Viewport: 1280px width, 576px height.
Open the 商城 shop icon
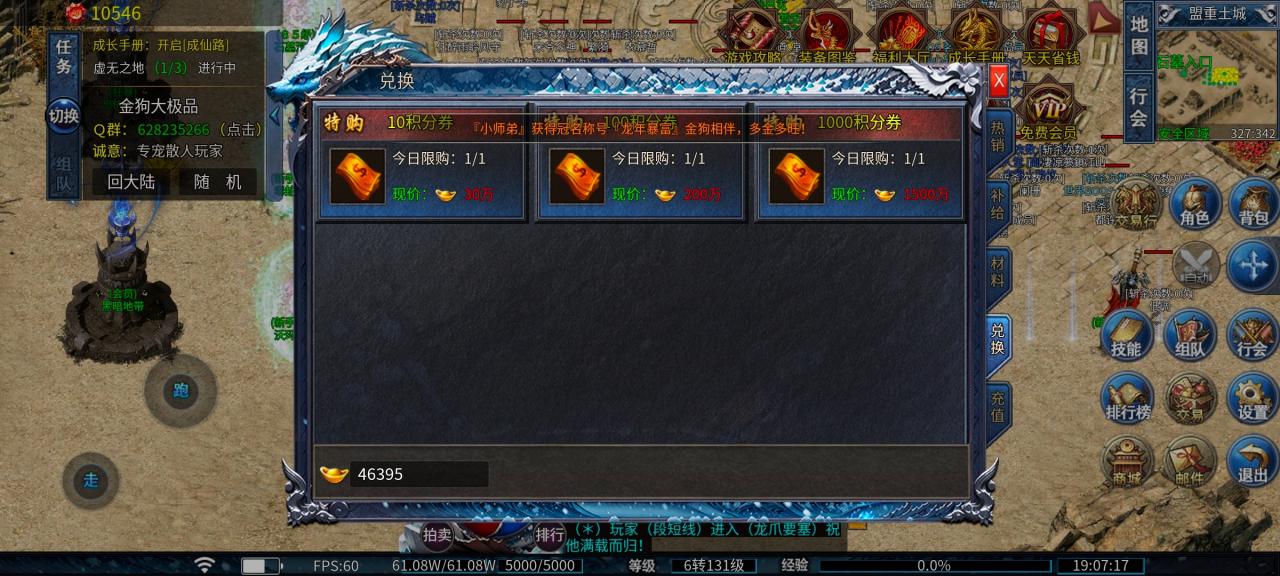click(x=1127, y=462)
